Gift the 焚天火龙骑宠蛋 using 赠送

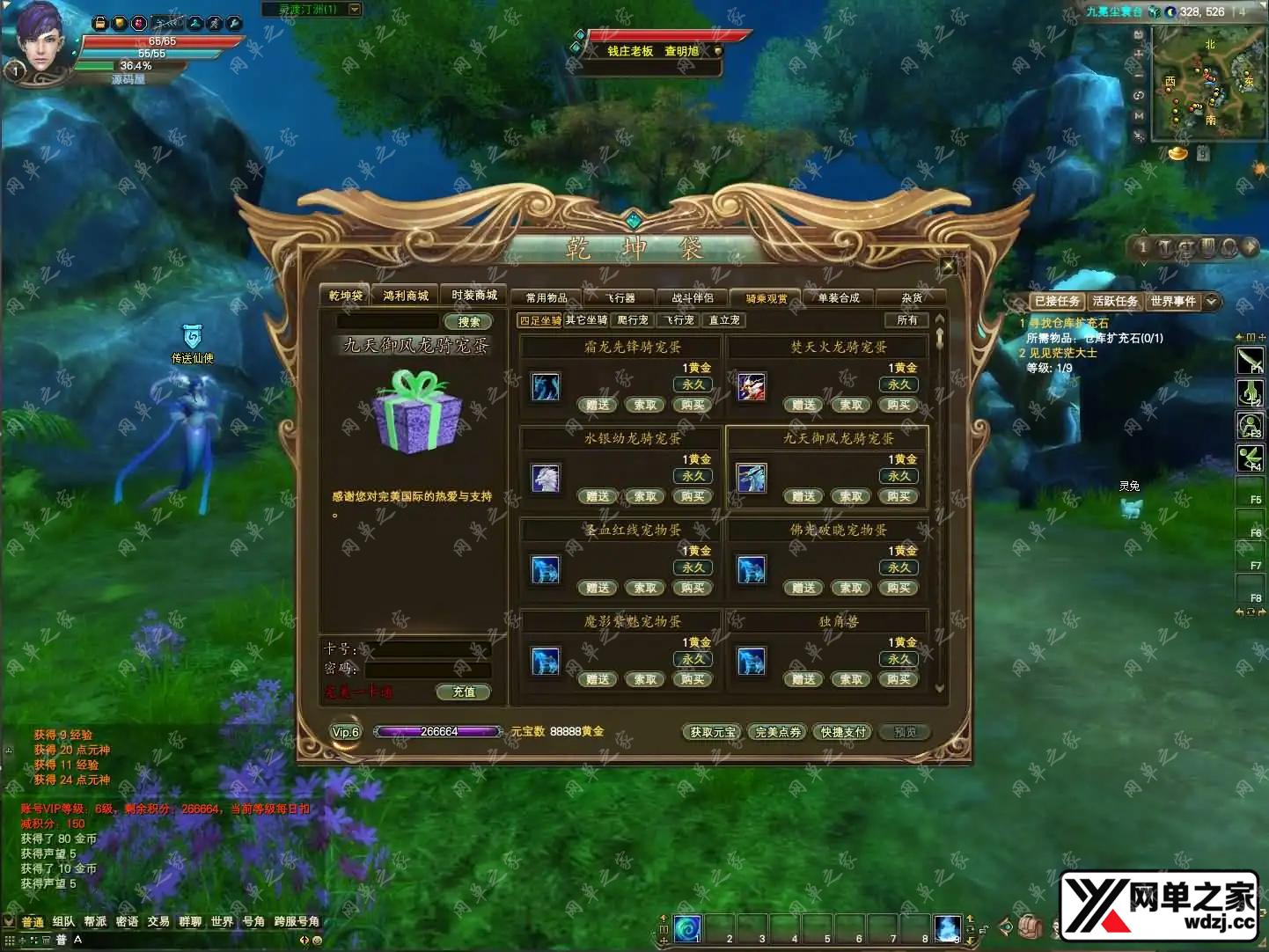(803, 406)
